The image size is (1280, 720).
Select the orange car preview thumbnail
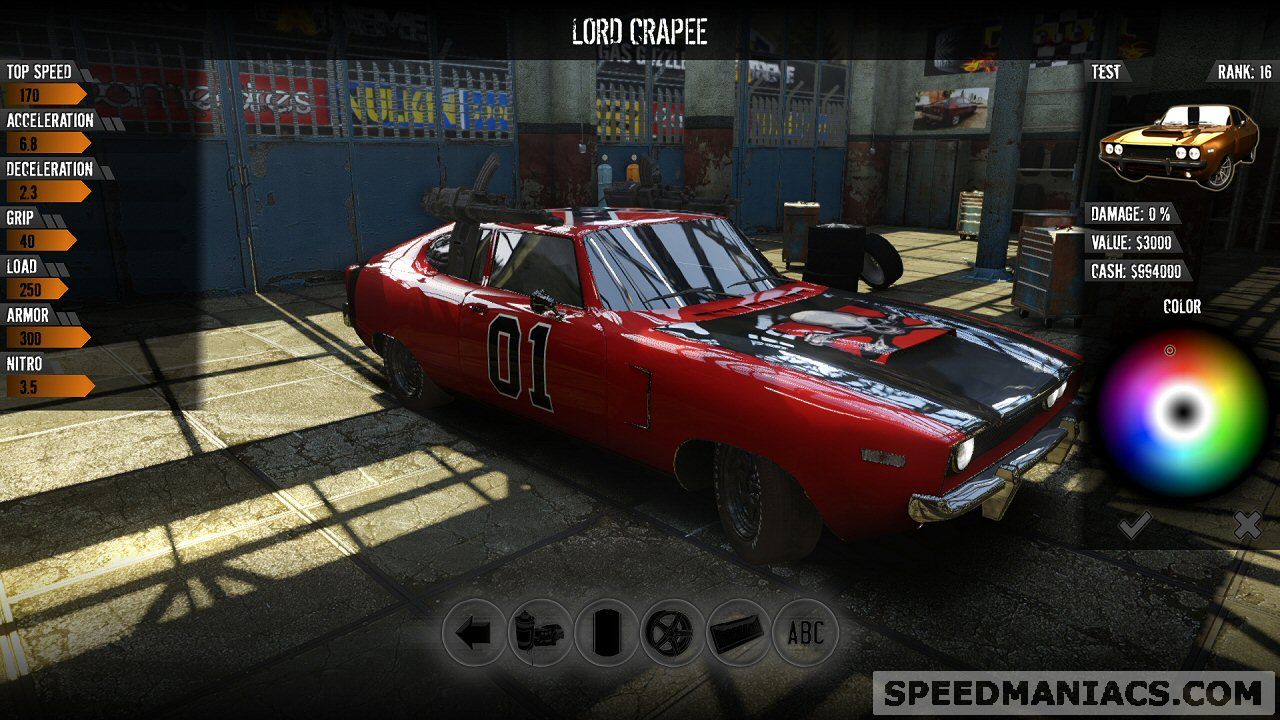click(1178, 145)
